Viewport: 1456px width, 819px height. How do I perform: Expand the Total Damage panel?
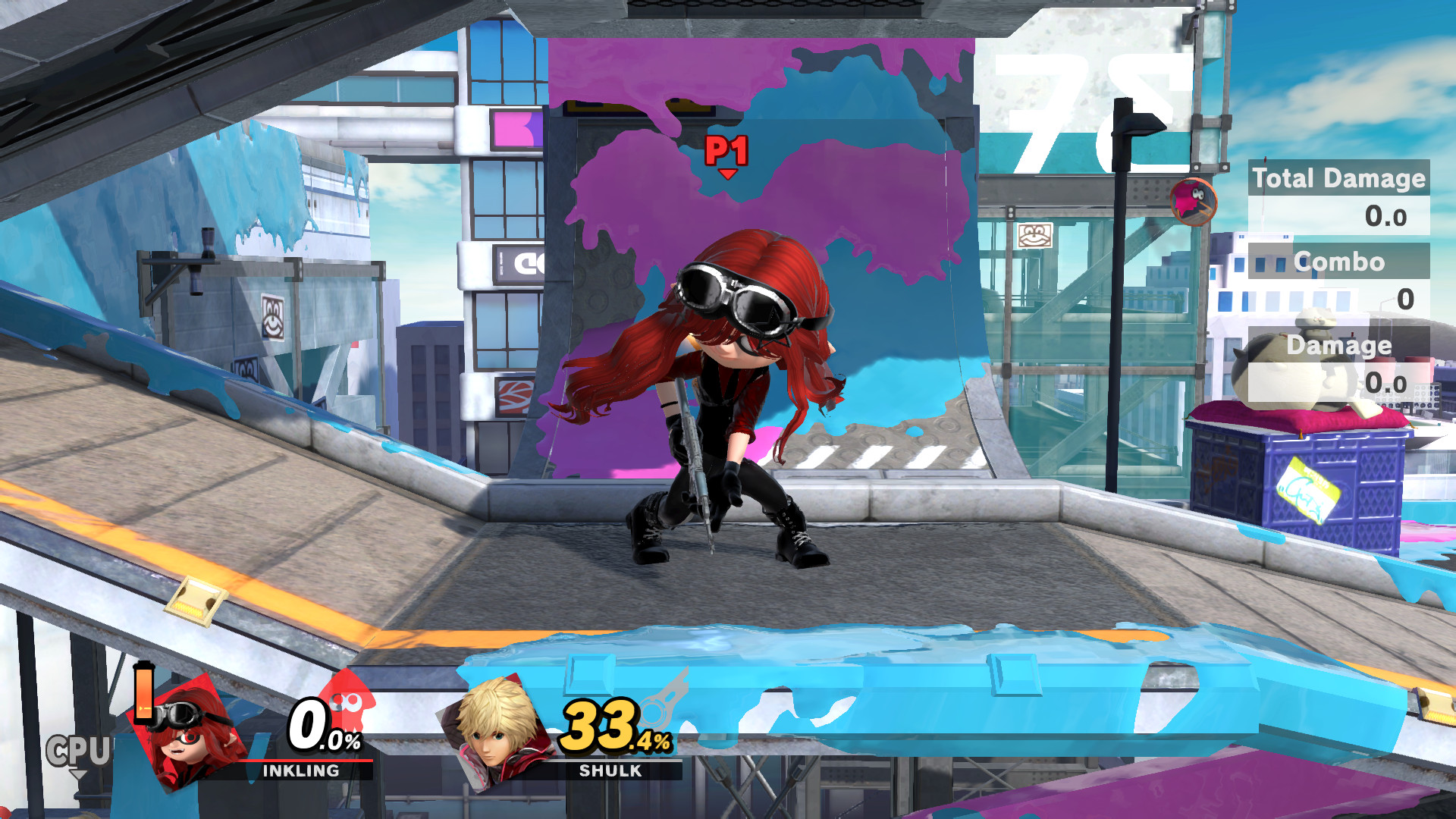1338,179
